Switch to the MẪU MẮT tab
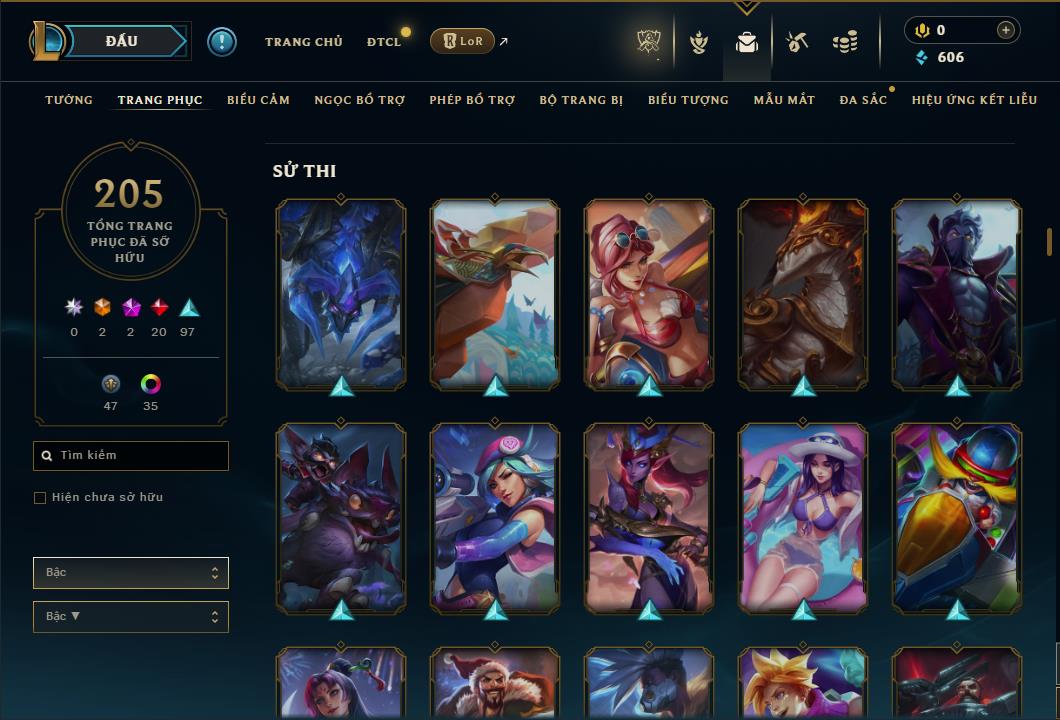The height and width of the screenshot is (720, 1060). click(x=784, y=100)
